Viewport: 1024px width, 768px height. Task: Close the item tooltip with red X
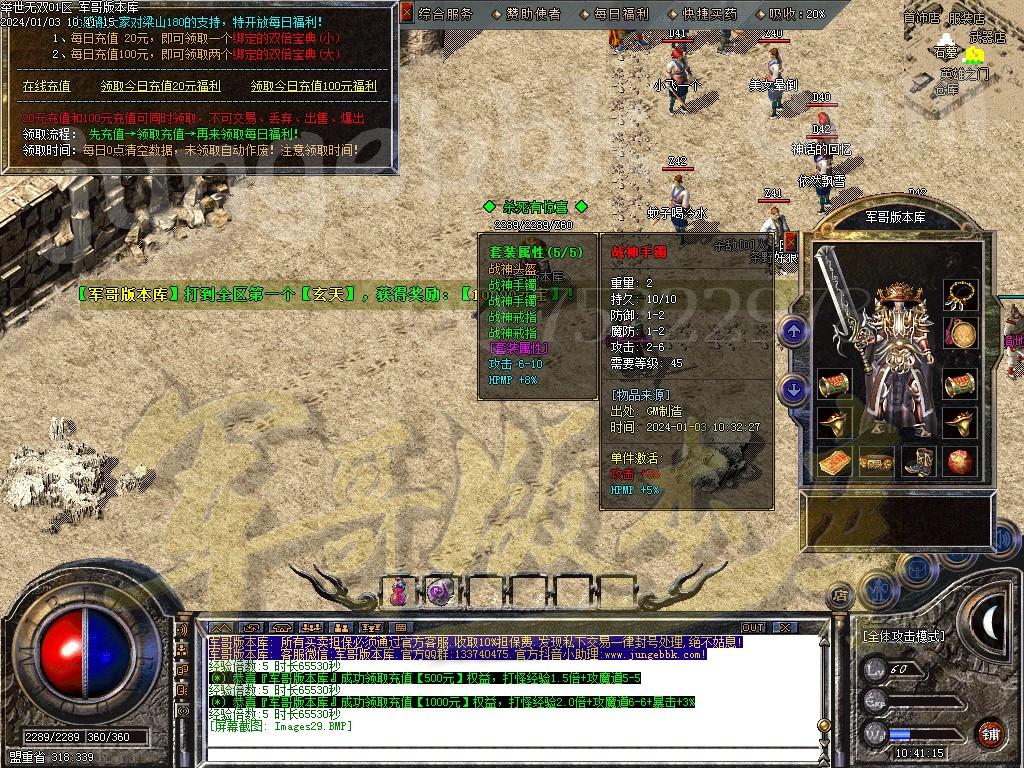click(790, 242)
